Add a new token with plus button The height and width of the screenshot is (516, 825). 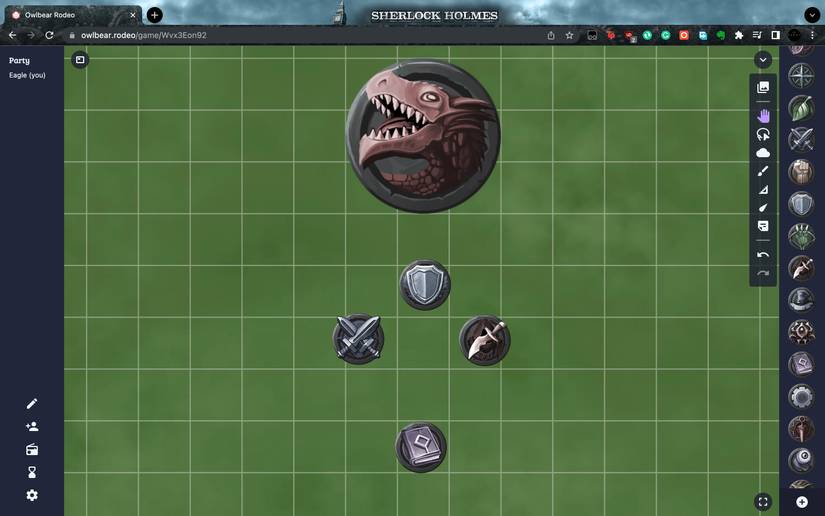pyautogui.click(x=802, y=502)
